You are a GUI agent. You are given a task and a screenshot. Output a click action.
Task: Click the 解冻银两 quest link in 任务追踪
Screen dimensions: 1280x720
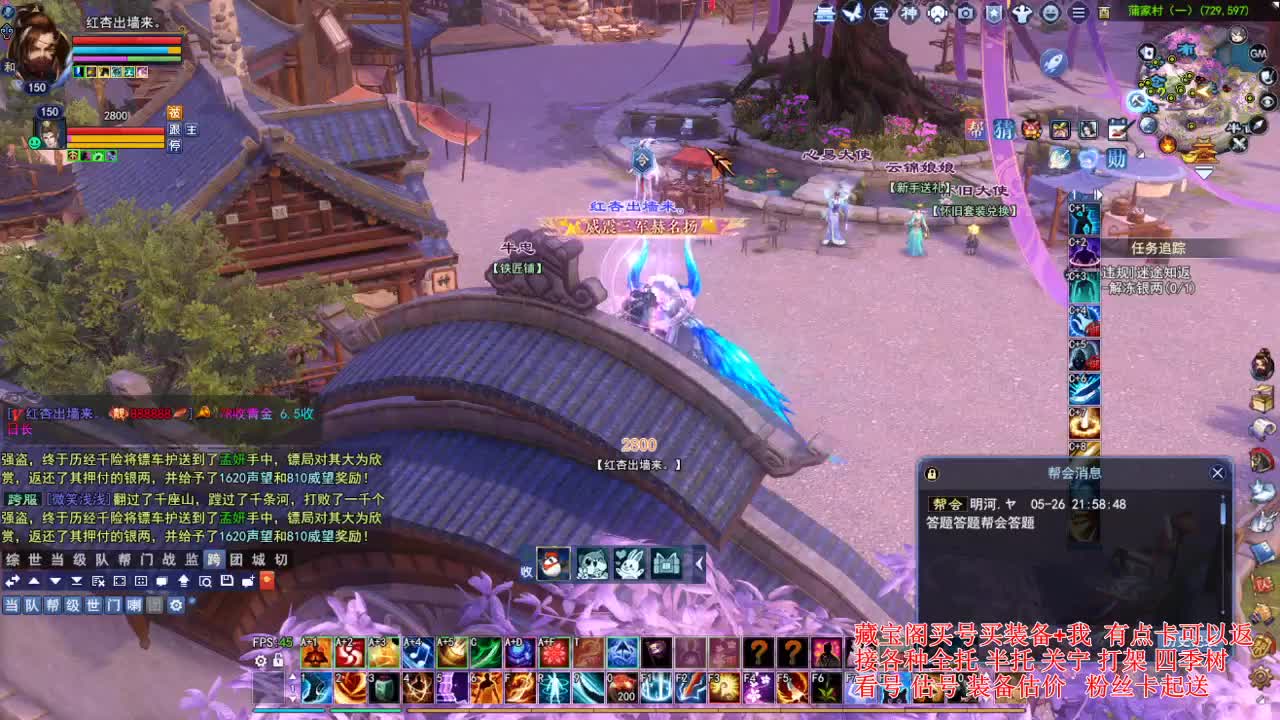[x=1149, y=288]
